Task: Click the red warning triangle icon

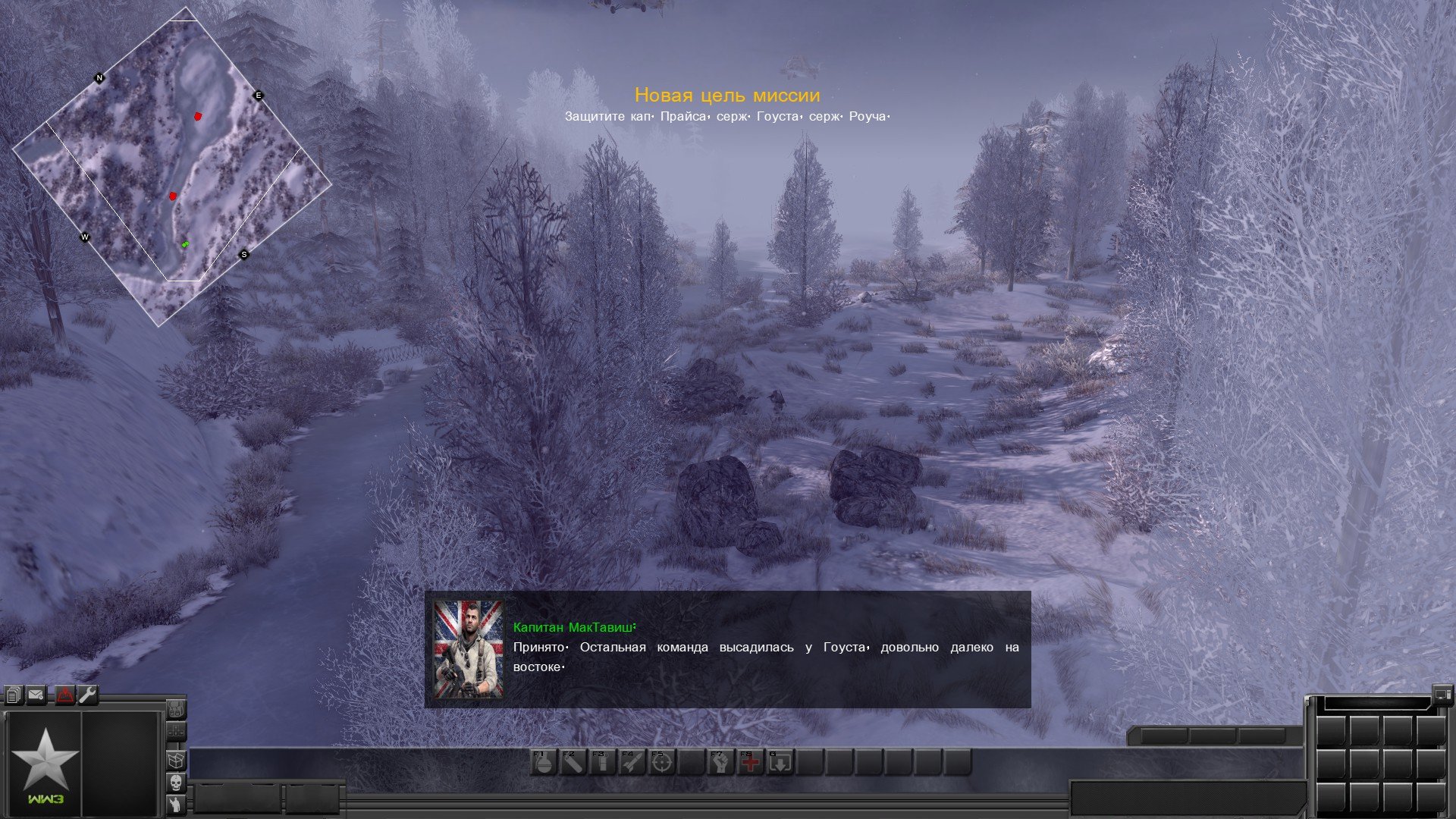Action: [x=65, y=695]
